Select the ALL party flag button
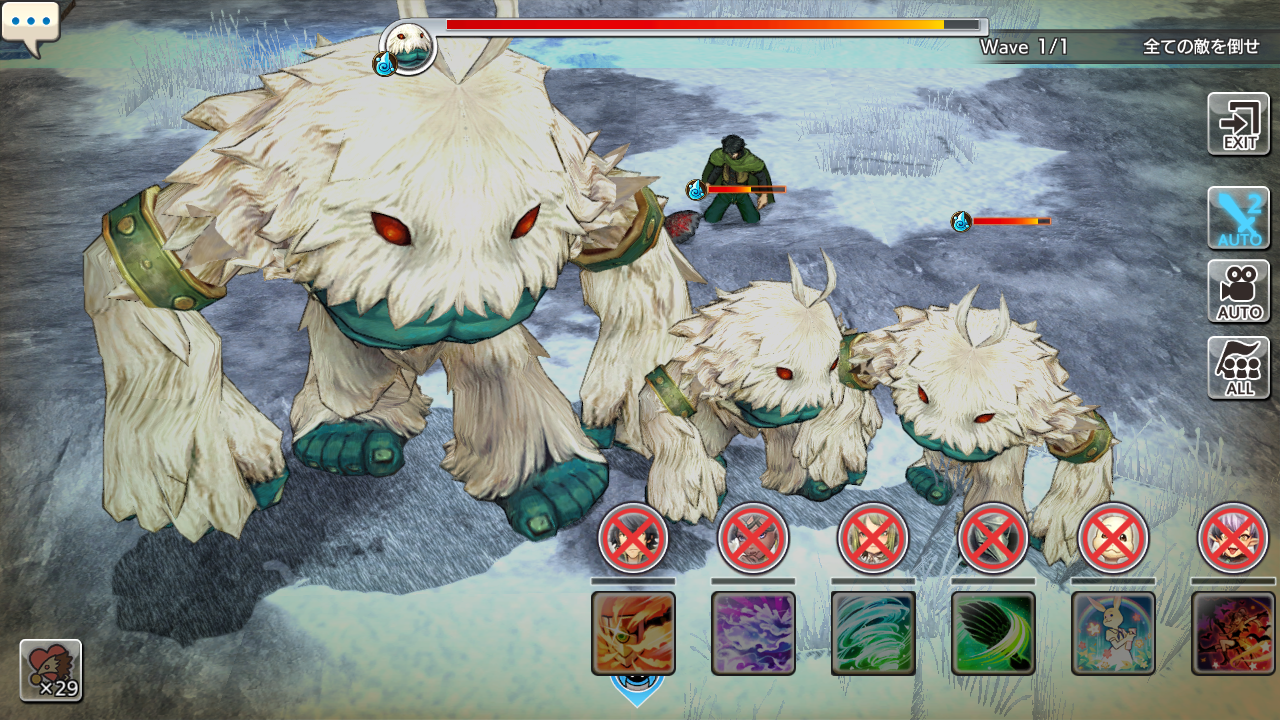 coord(1239,368)
